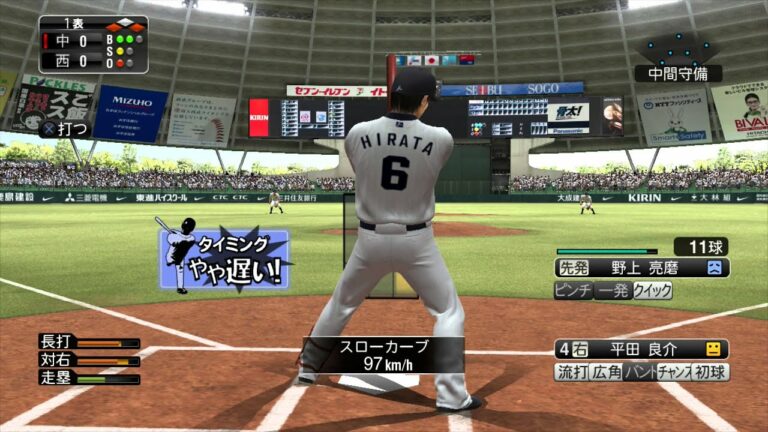Select the チャンス batter skill tag

click(x=672, y=372)
